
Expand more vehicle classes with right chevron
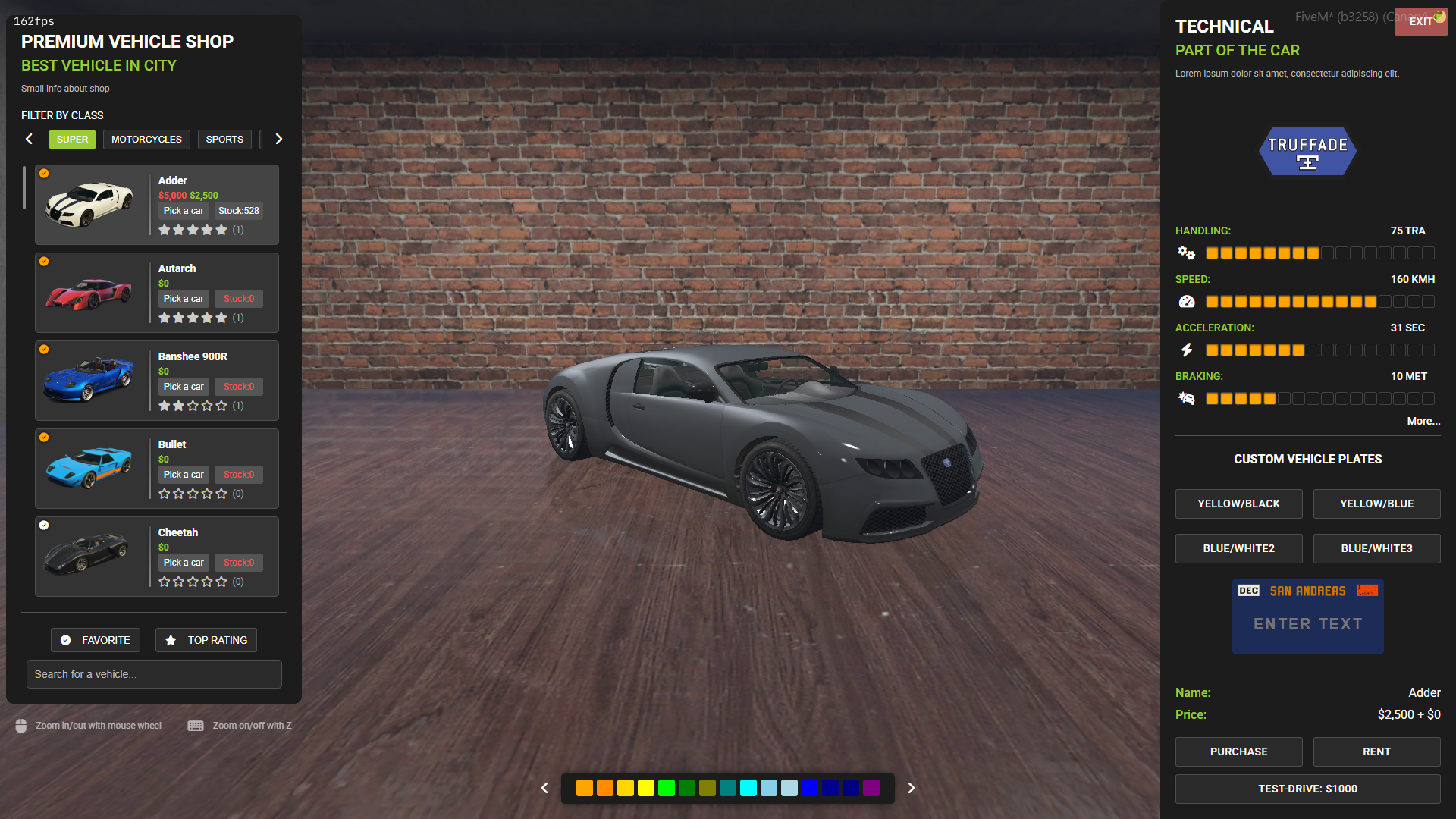point(278,139)
